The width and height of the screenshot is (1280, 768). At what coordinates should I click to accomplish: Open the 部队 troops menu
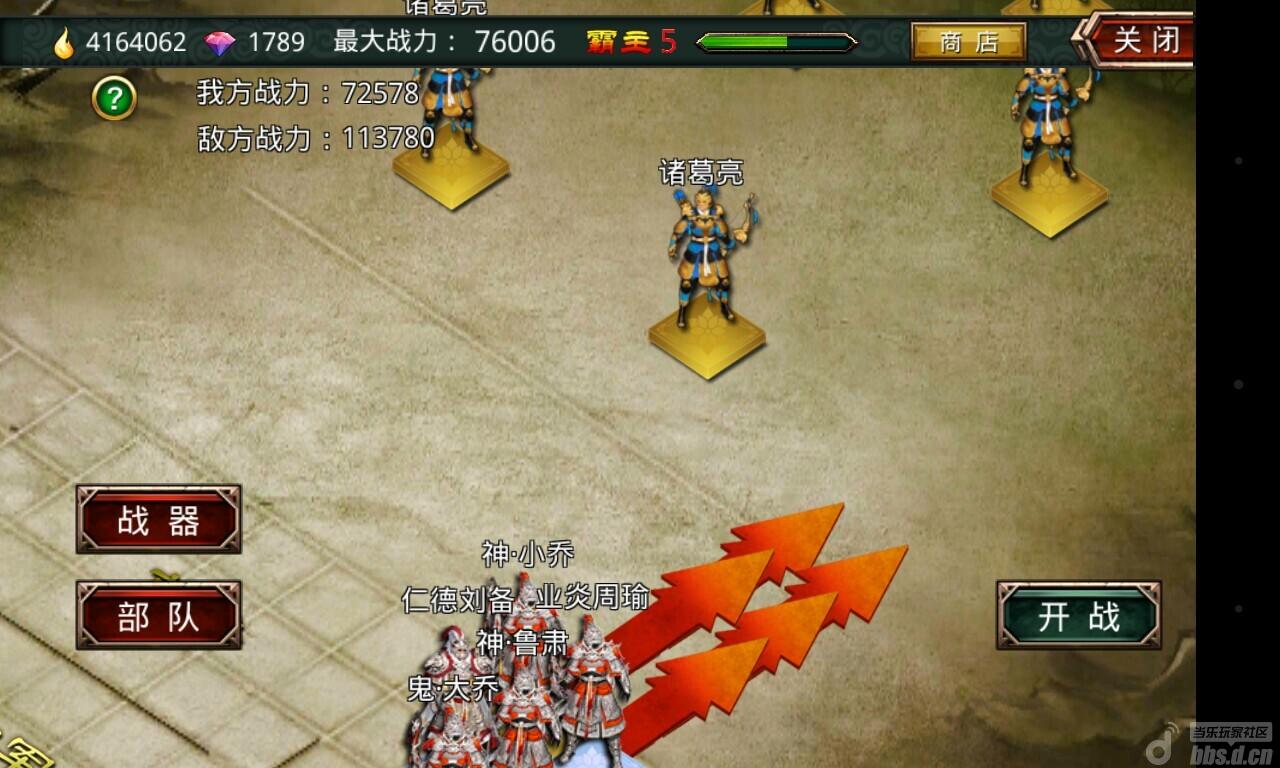click(x=159, y=616)
